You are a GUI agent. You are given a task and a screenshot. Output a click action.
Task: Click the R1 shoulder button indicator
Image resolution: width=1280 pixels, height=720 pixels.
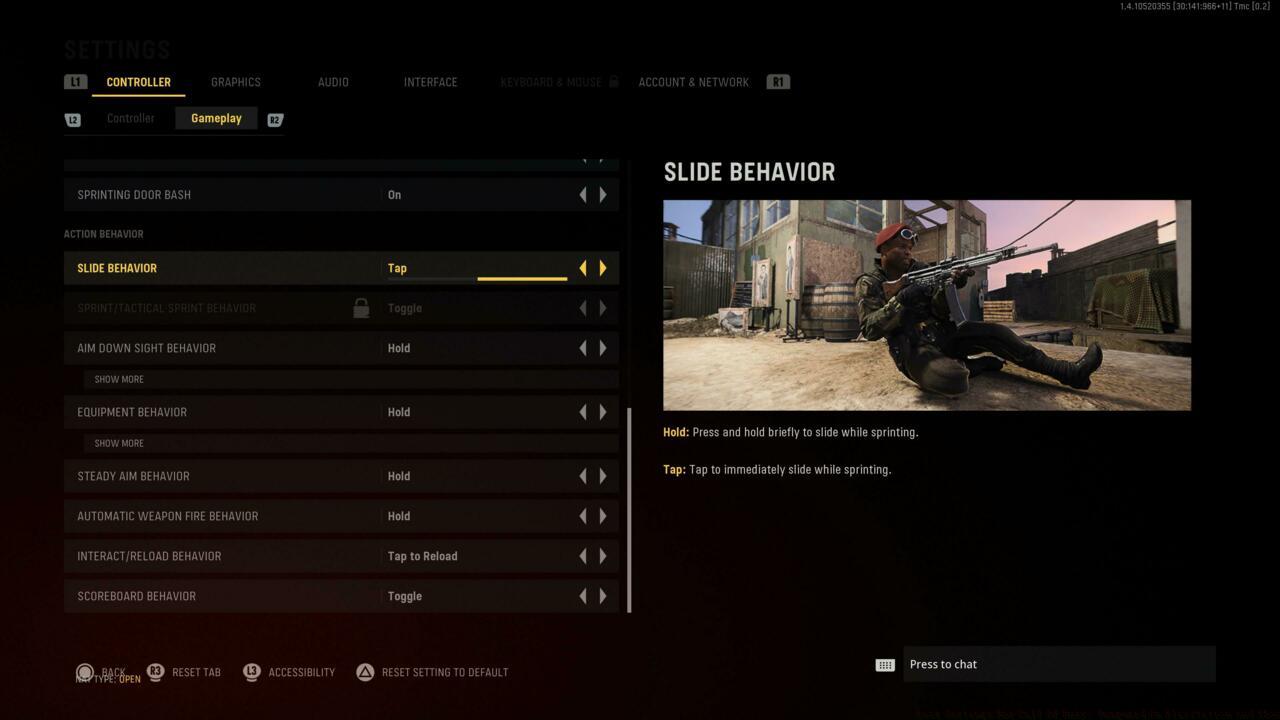pos(778,81)
